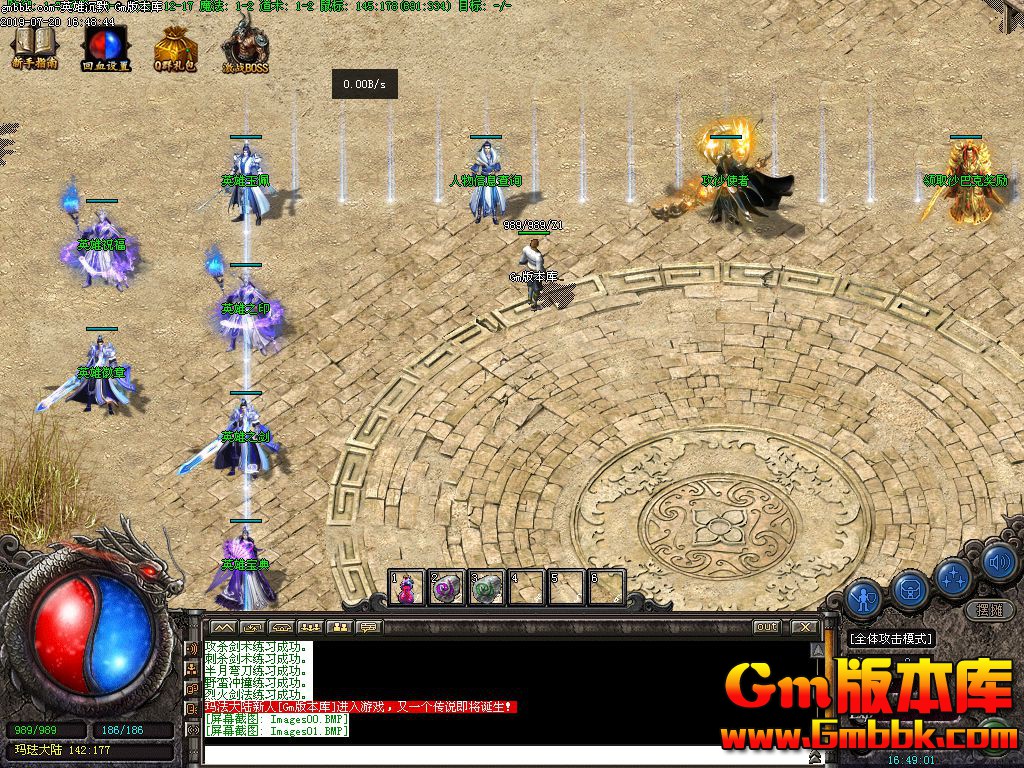Use the red potion in hotbar slot 1
This screenshot has height=768, width=1024.
[x=407, y=588]
